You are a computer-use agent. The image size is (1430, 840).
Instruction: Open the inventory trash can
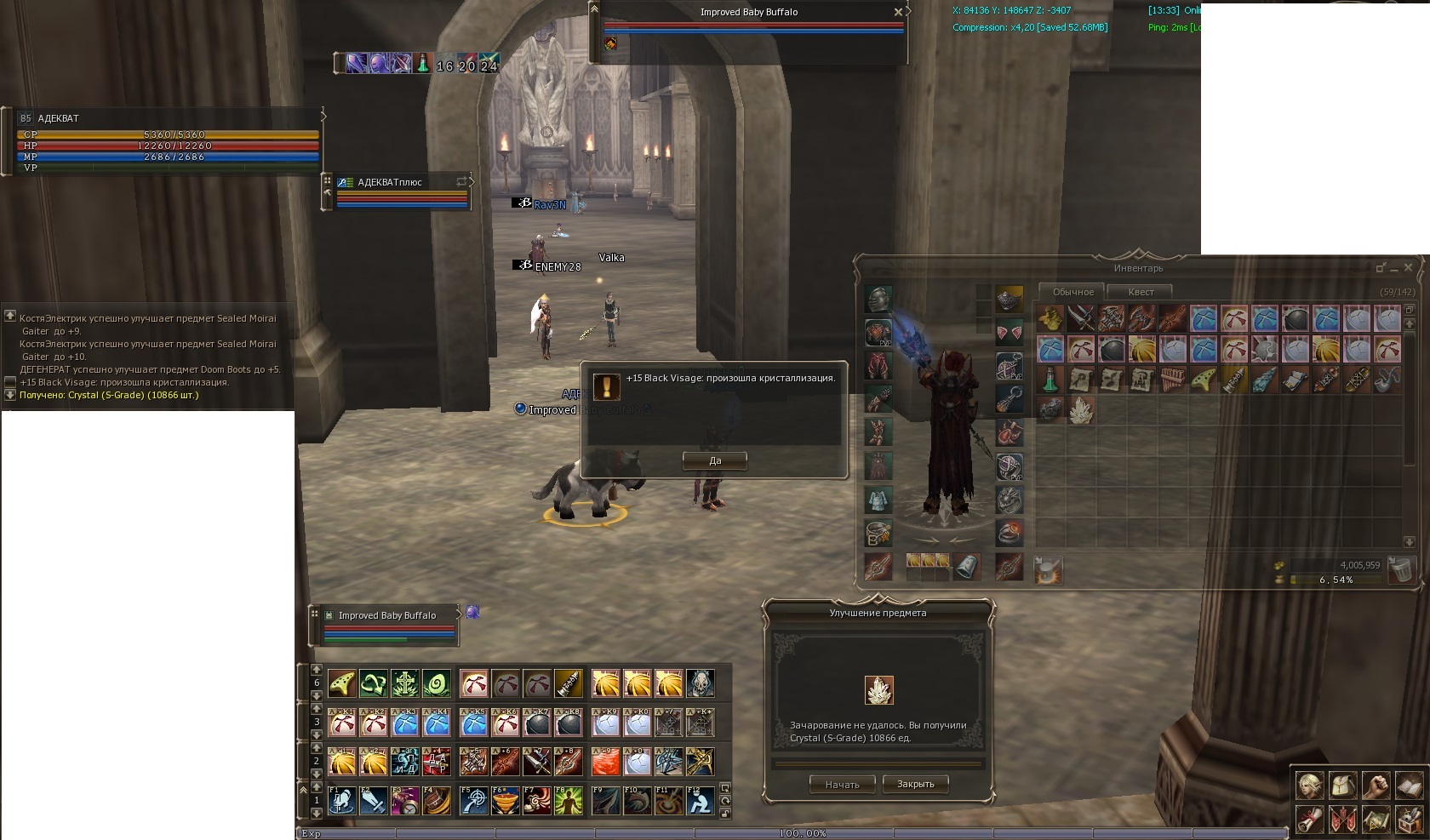pos(1400,569)
